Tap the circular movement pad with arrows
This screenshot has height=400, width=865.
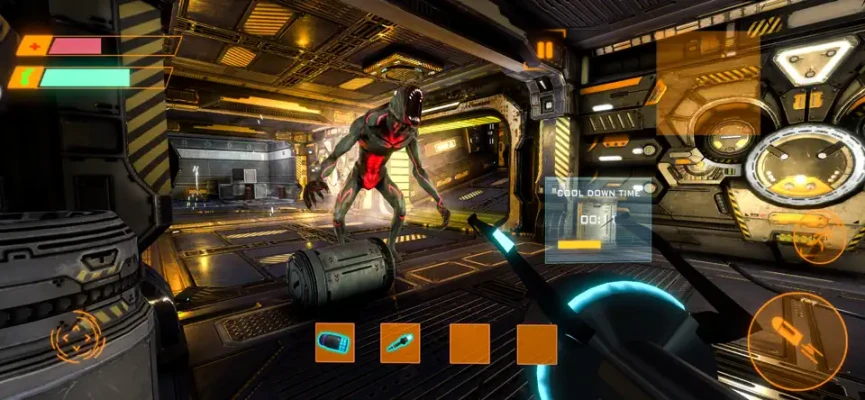[x=76, y=337]
